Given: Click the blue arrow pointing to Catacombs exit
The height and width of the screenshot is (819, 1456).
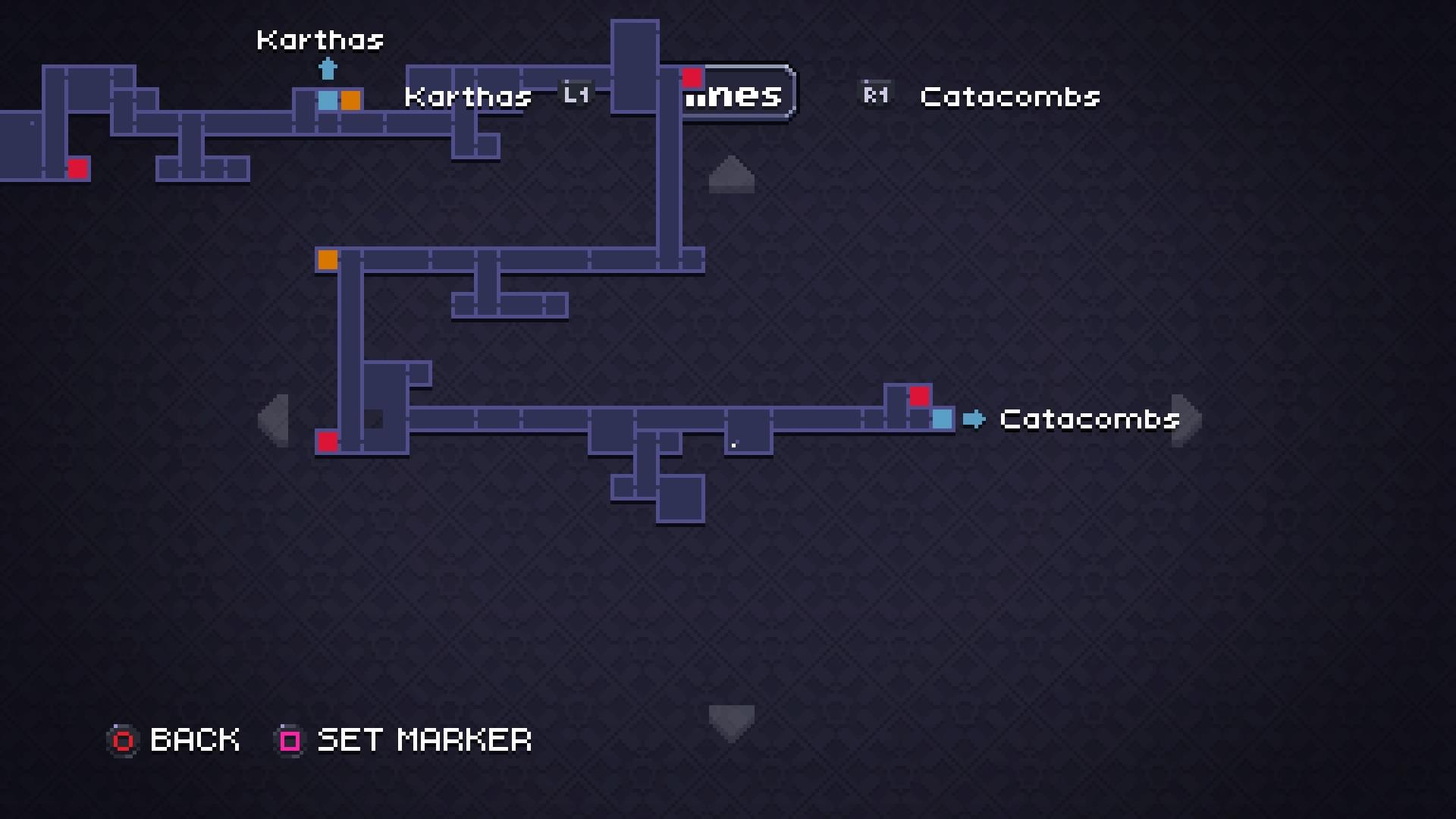Looking at the screenshot, I should pos(975,419).
